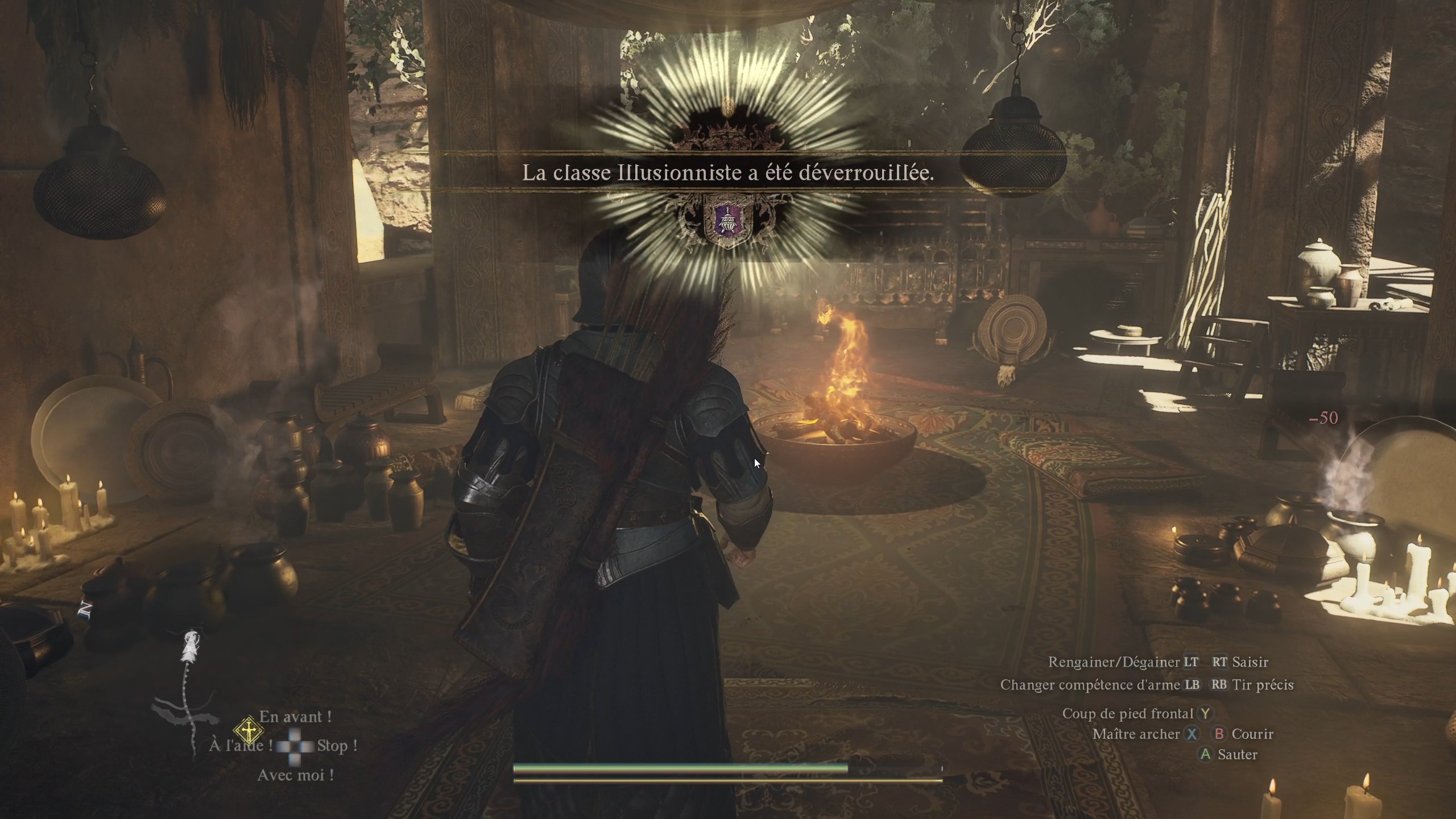The image size is (1456, 819).
Task: Select the Illusionniste class unlocked notification banner
Action: point(728,173)
